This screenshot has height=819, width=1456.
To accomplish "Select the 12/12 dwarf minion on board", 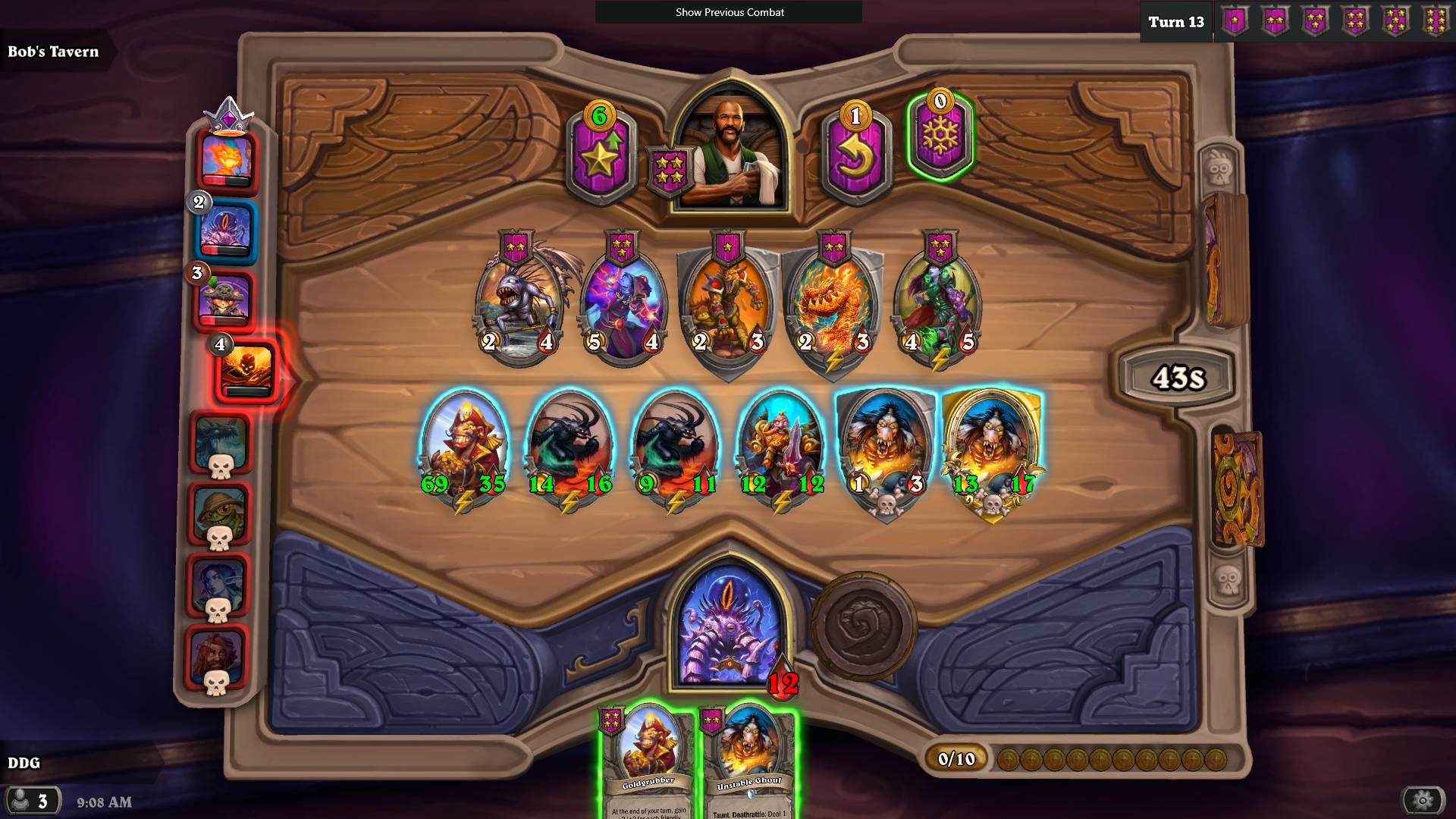I will tap(780, 447).
